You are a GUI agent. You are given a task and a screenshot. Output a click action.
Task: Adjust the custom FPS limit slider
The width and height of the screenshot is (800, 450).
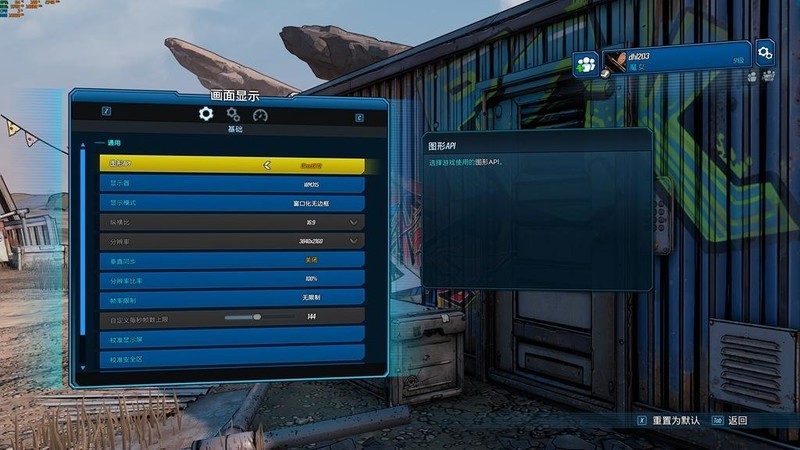pos(257,317)
